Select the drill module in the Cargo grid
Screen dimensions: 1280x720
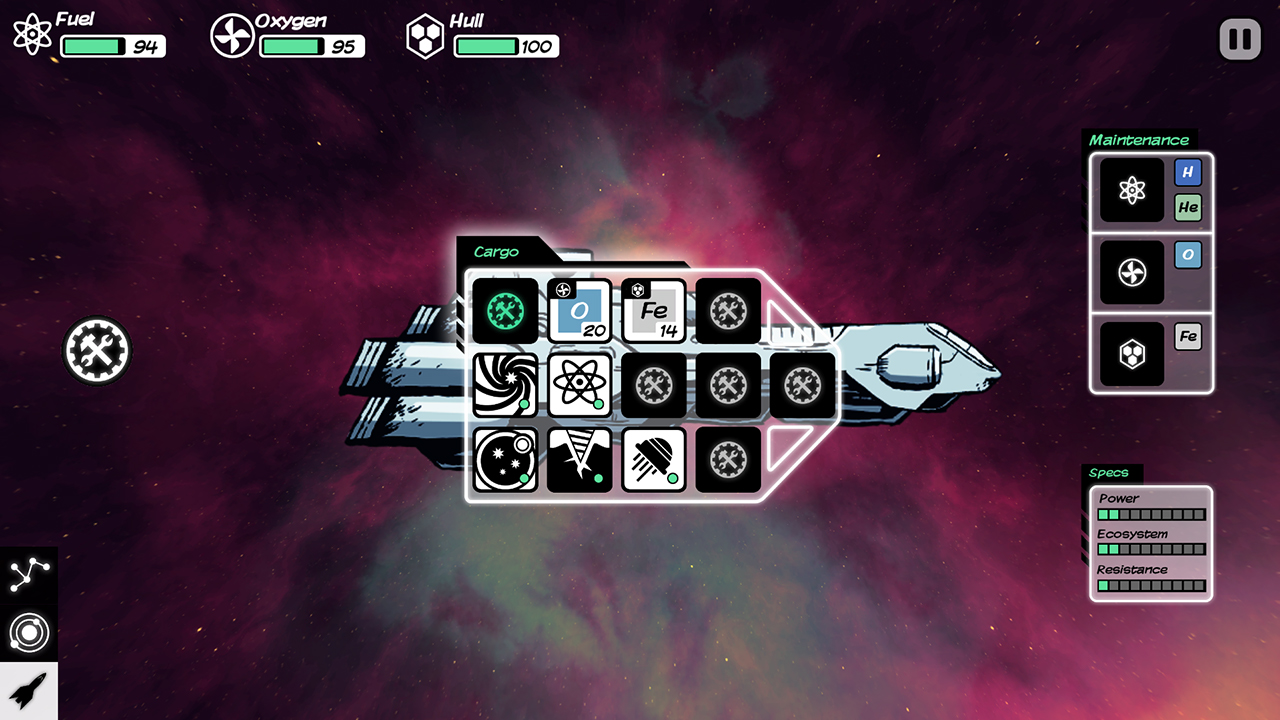pos(580,460)
